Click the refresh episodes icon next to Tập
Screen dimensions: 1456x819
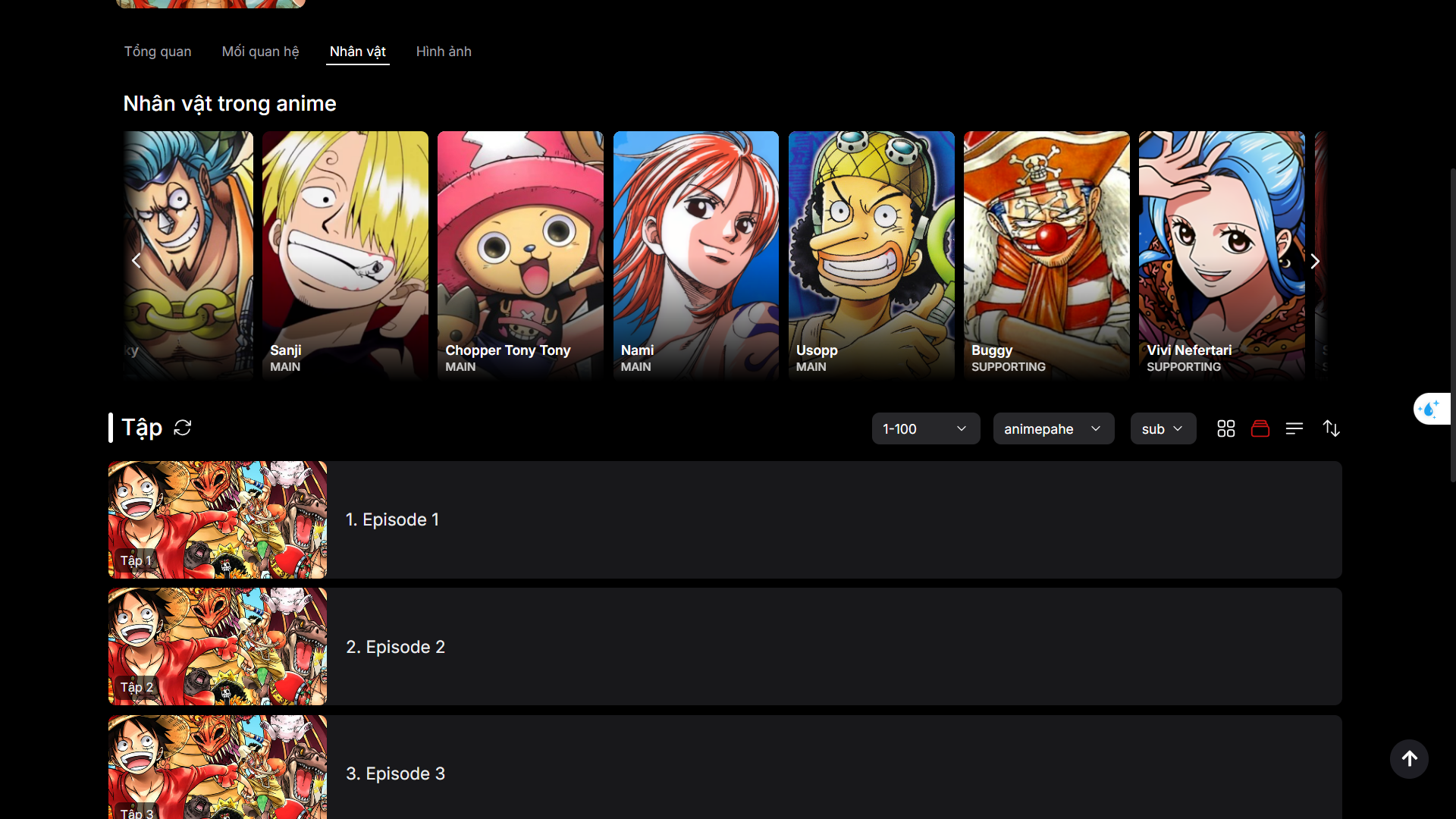pyautogui.click(x=183, y=428)
